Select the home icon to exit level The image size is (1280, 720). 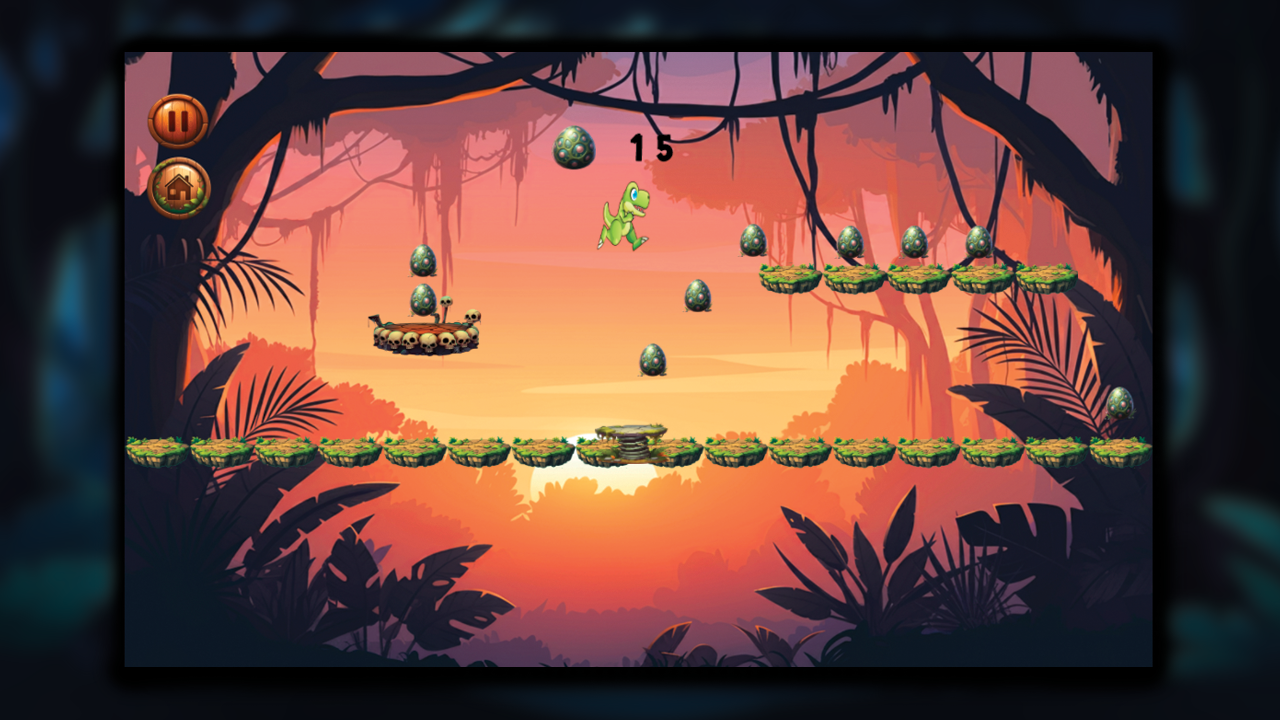pos(178,188)
